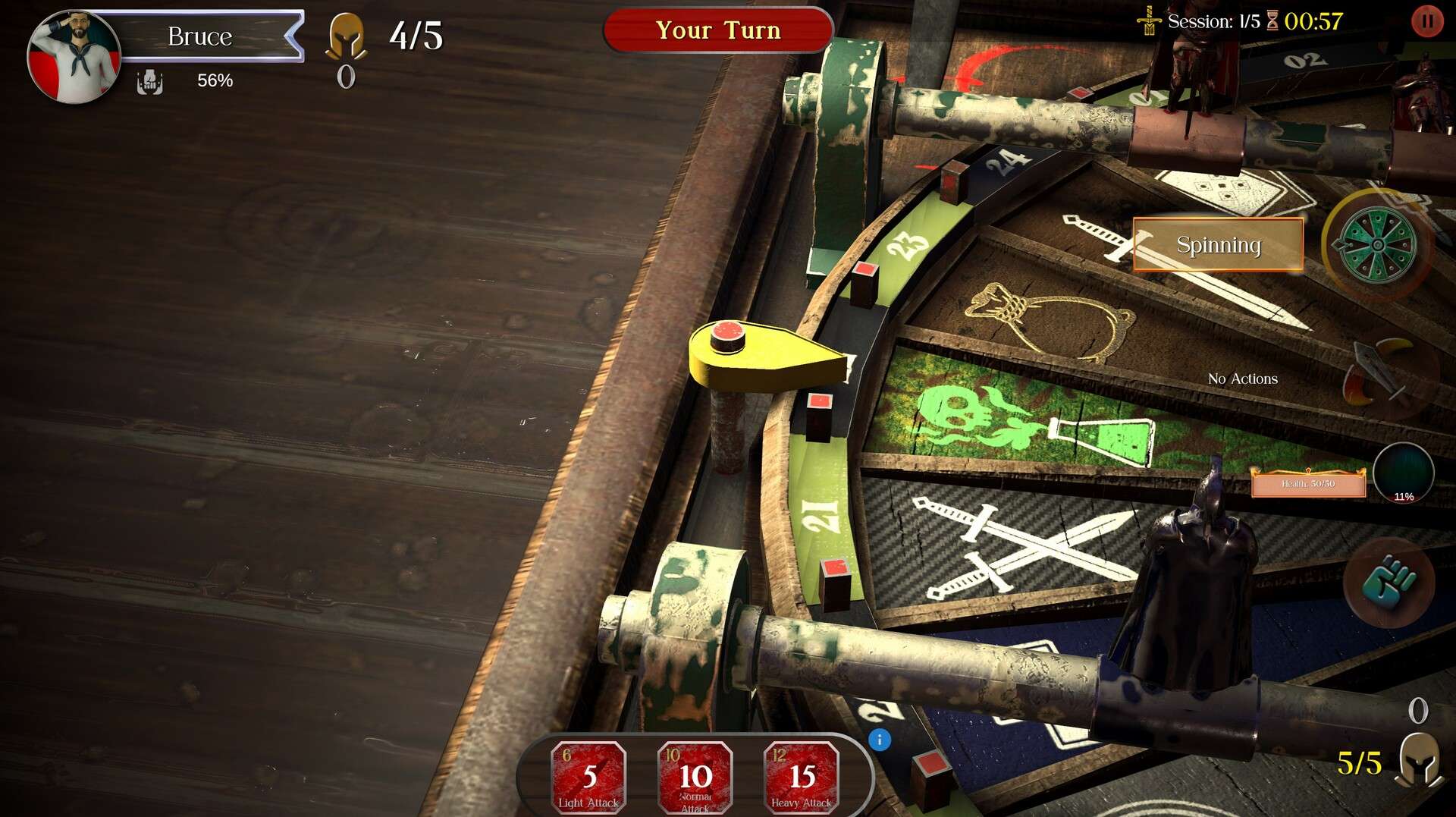Pause the game with the red button
The image size is (1456, 817).
point(1426,21)
